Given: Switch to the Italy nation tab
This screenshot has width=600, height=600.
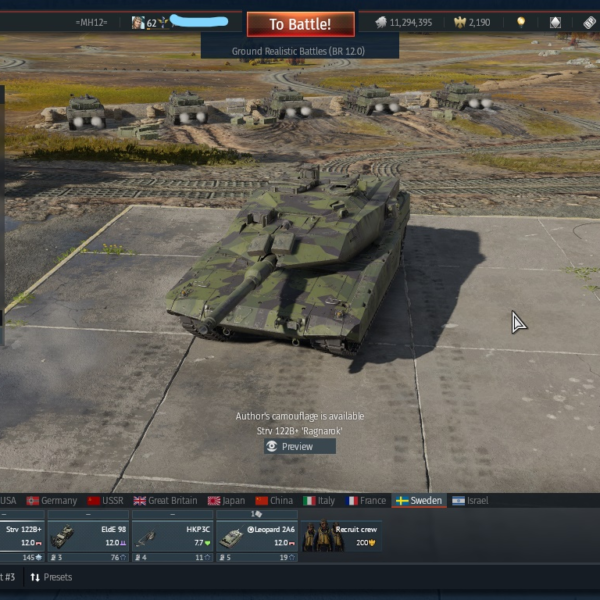Looking at the screenshot, I should pyautogui.click(x=319, y=500).
